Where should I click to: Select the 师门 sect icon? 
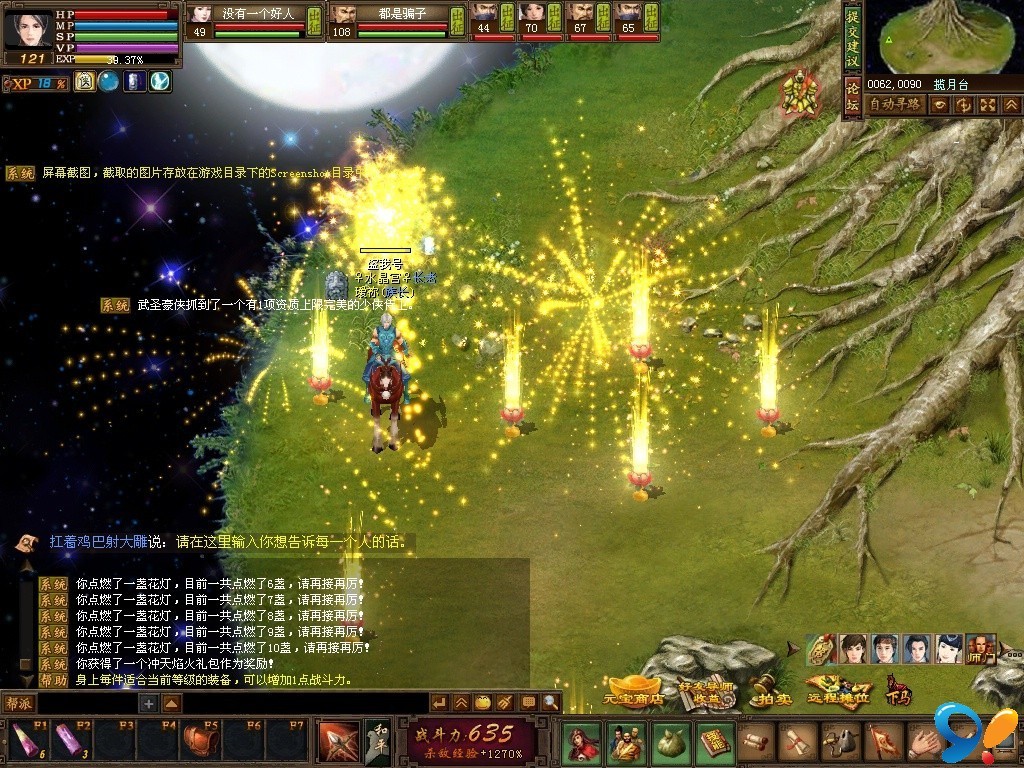point(980,650)
